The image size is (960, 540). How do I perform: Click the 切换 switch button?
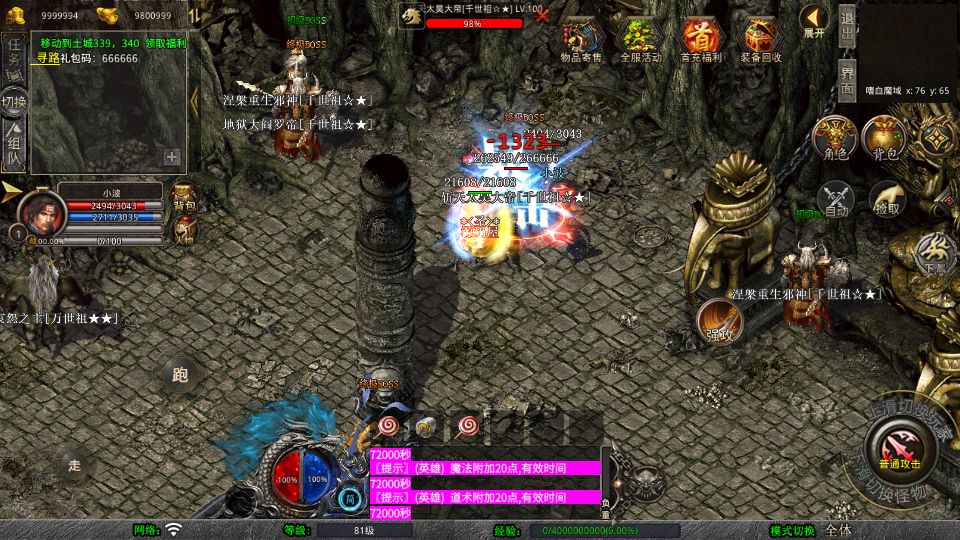pyautogui.click(x=15, y=102)
